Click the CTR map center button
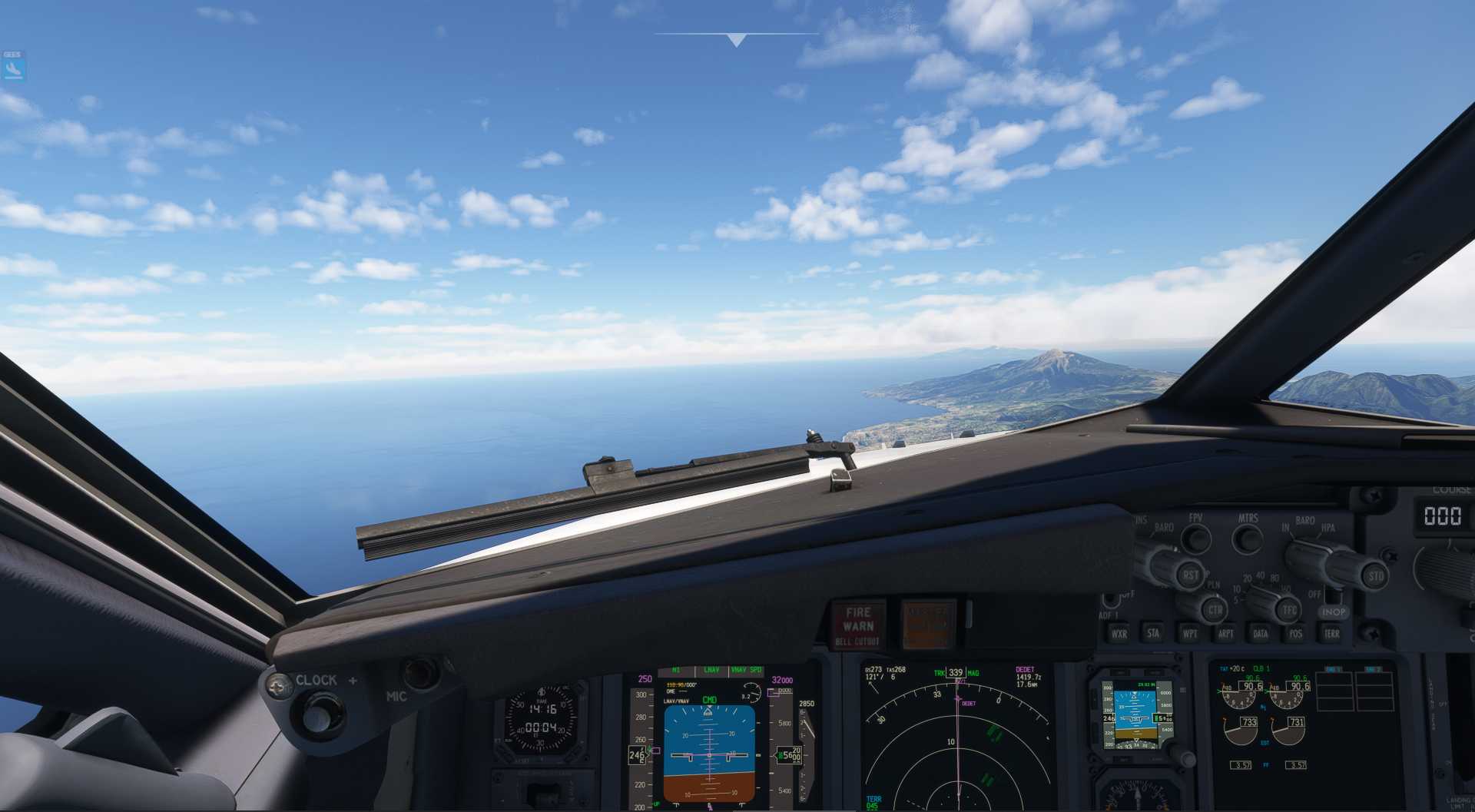 [x=1215, y=611]
